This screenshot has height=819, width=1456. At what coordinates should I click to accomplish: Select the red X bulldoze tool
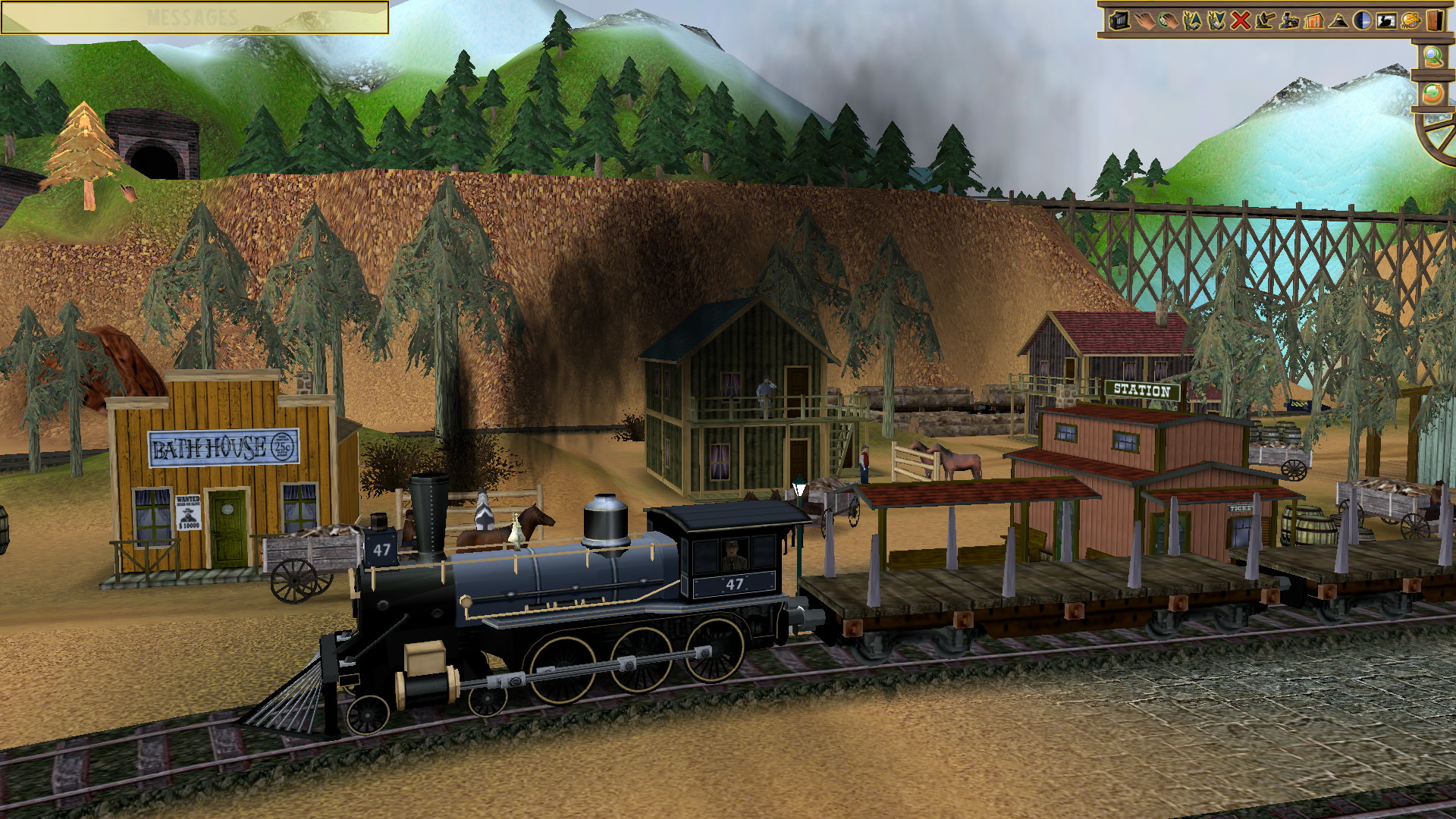pos(1241,20)
